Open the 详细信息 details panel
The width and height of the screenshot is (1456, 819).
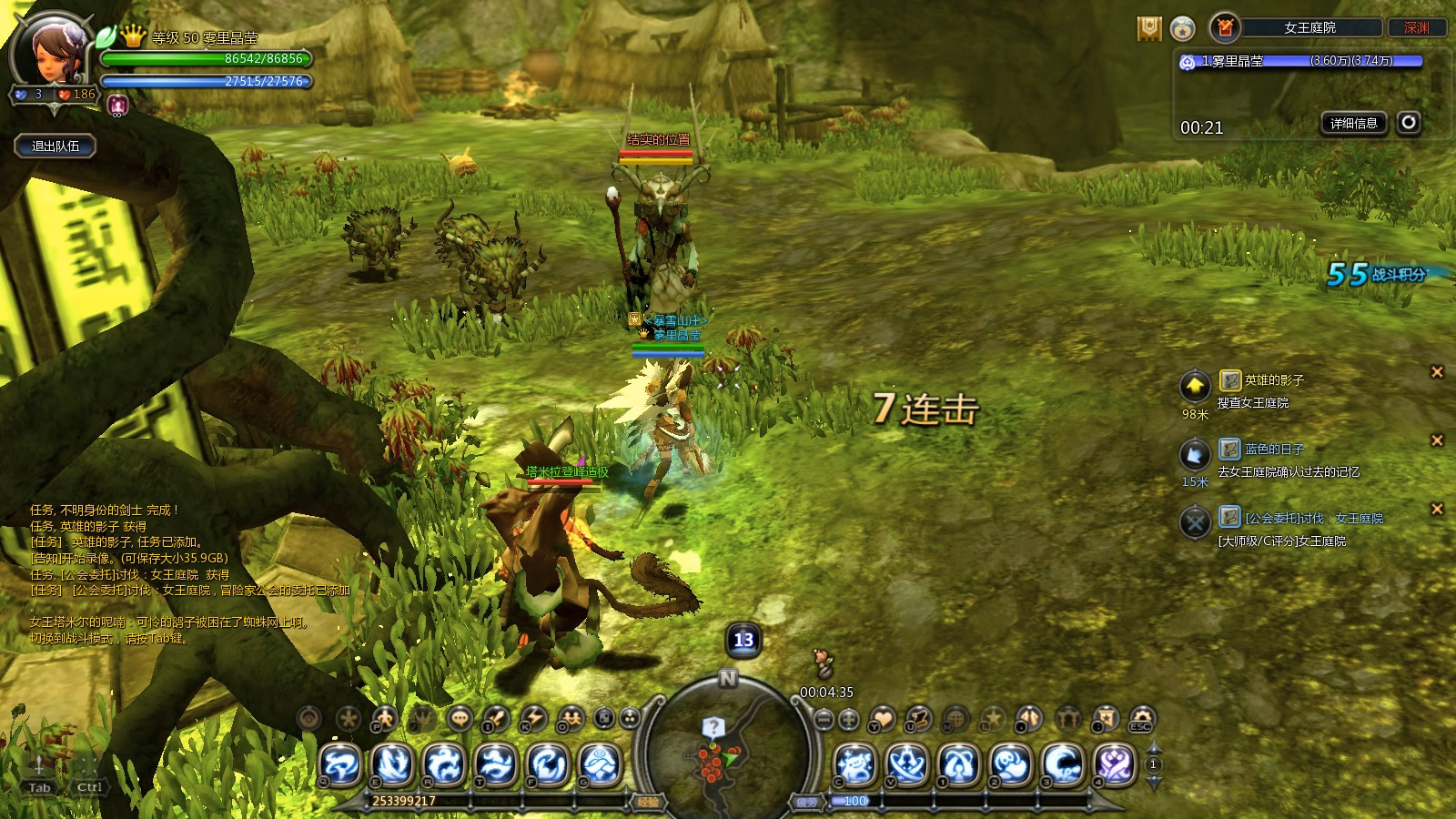tap(1353, 124)
